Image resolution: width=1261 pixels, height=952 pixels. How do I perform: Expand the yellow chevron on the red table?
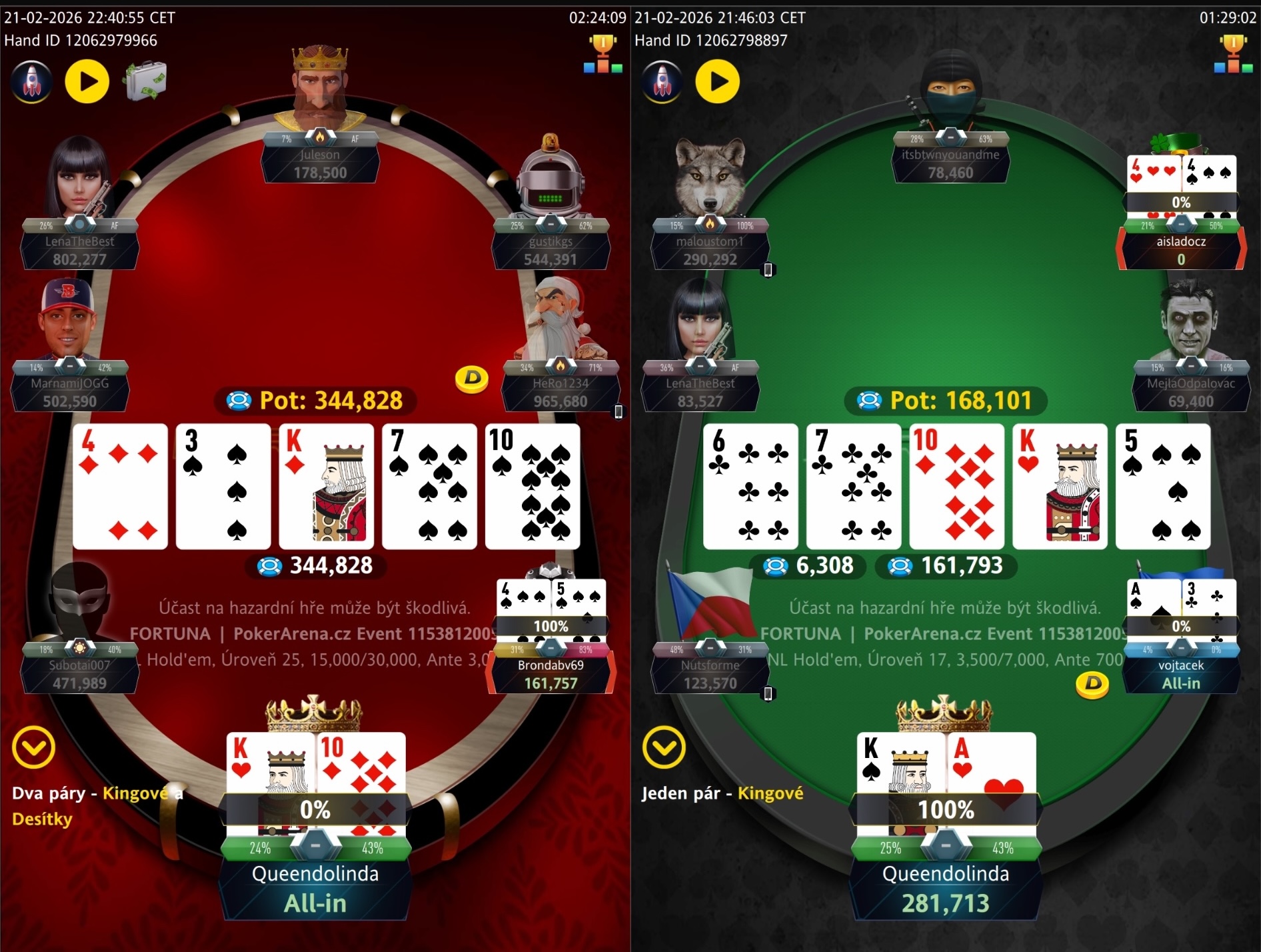tap(33, 747)
